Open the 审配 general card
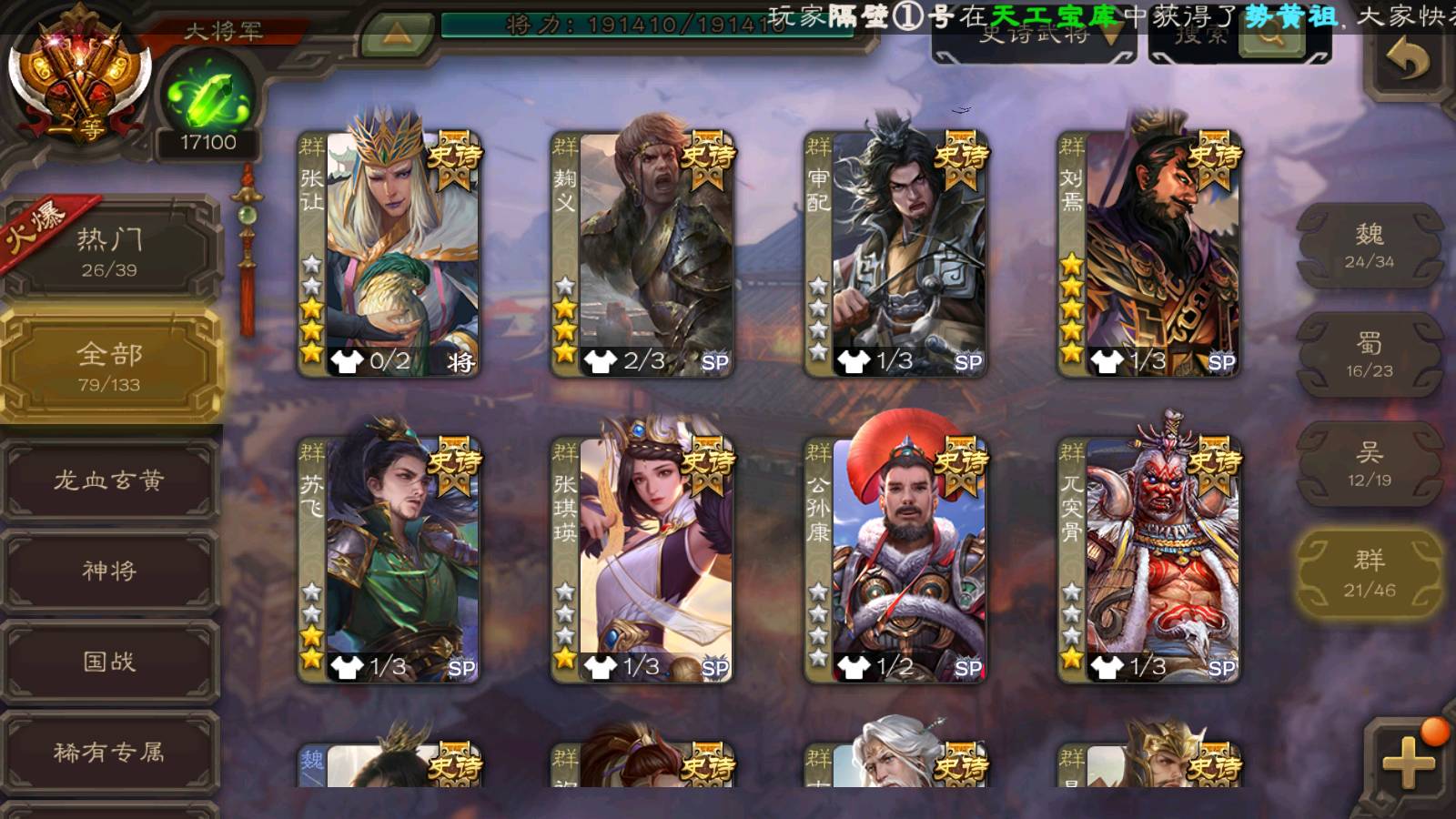1456x819 pixels. (x=895, y=253)
